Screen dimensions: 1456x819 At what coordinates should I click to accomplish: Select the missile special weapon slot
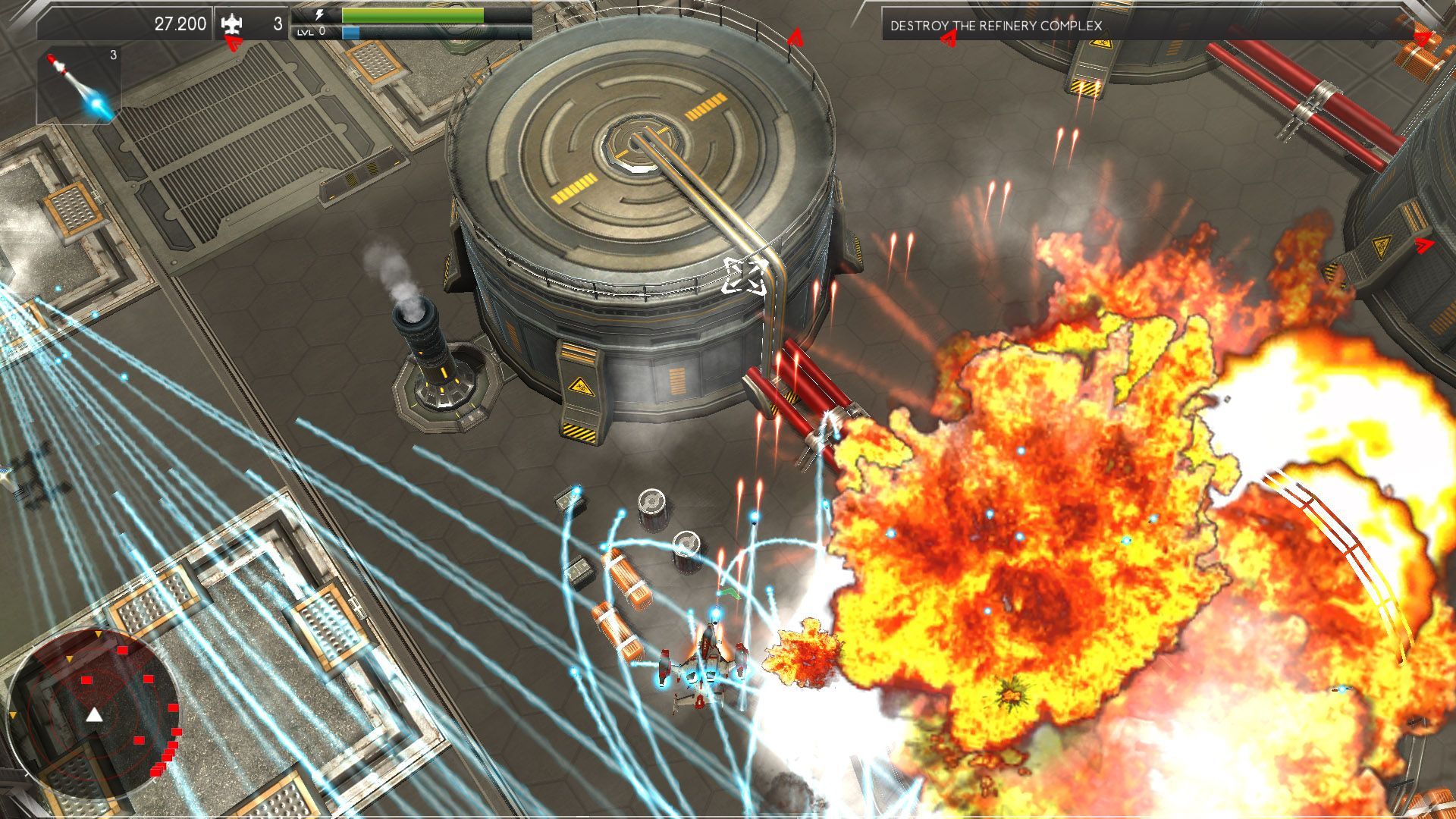coord(79,85)
